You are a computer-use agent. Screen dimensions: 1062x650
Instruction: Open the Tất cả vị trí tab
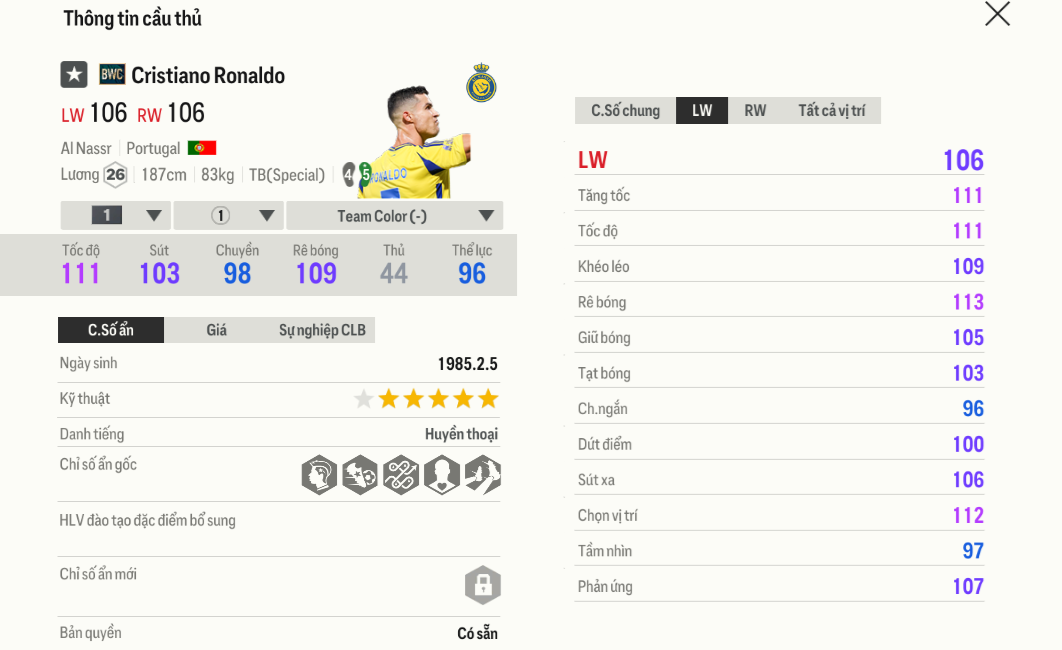click(831, 111)
